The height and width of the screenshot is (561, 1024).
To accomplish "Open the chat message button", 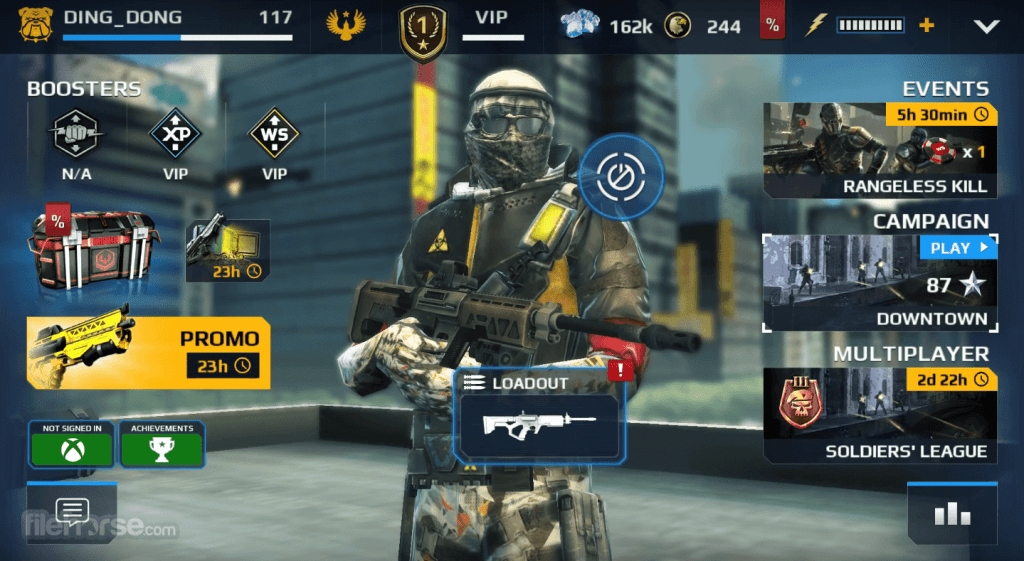I will coord(72,513).
